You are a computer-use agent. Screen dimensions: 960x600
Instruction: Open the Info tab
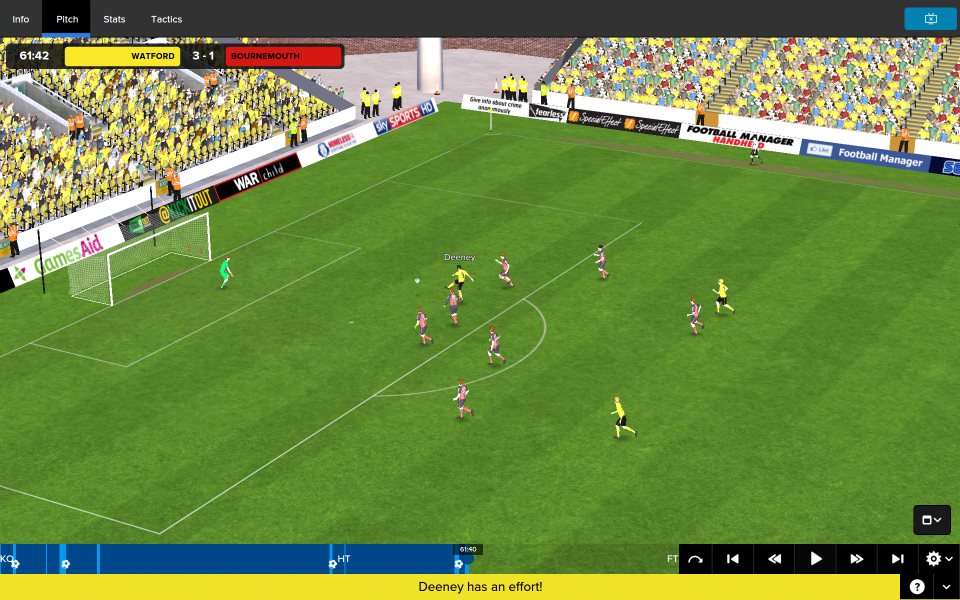[21, 19]
